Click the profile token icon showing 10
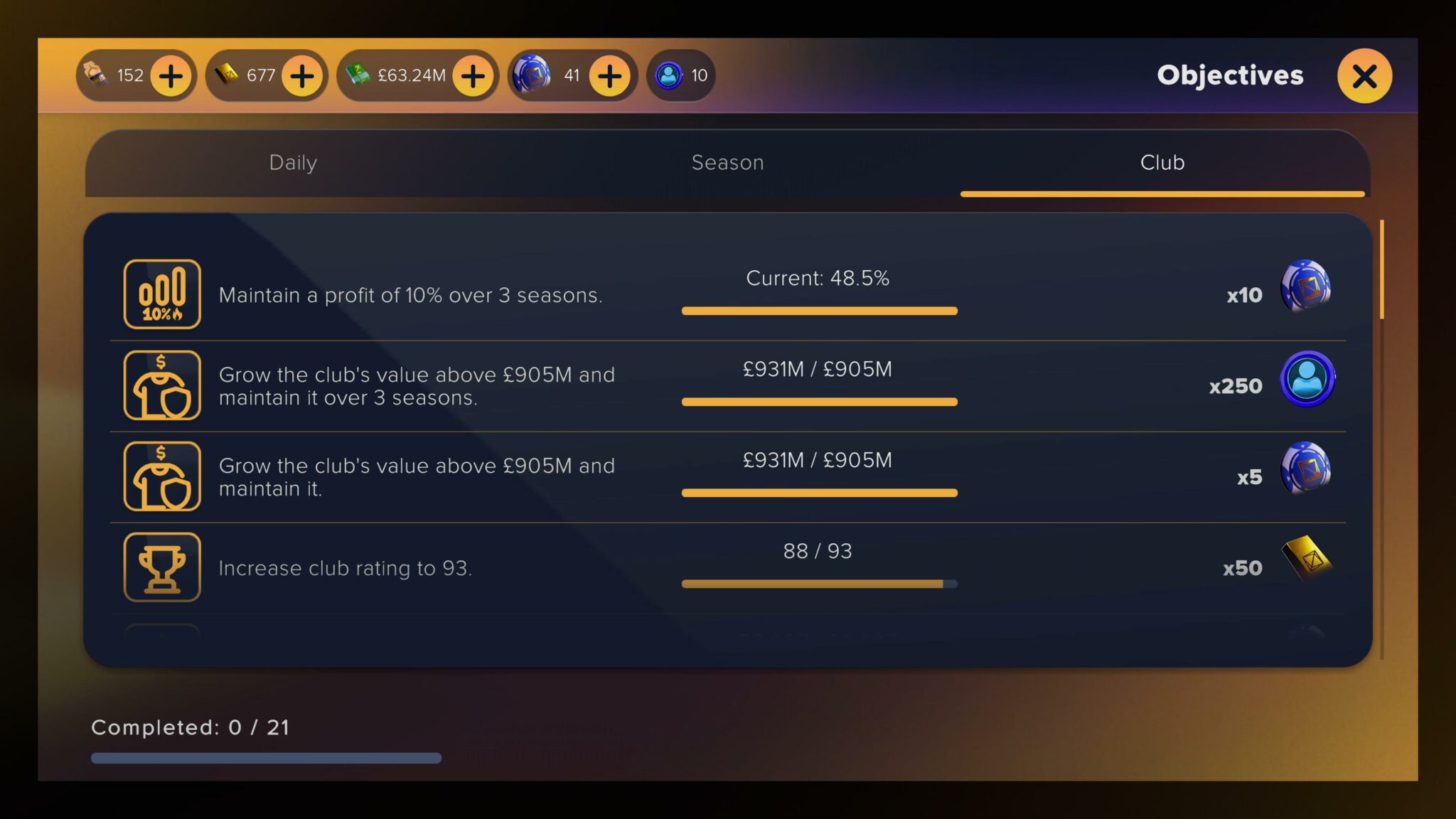Image resolution: width=1456 pixels, height=819 pixels. [667, 75]
